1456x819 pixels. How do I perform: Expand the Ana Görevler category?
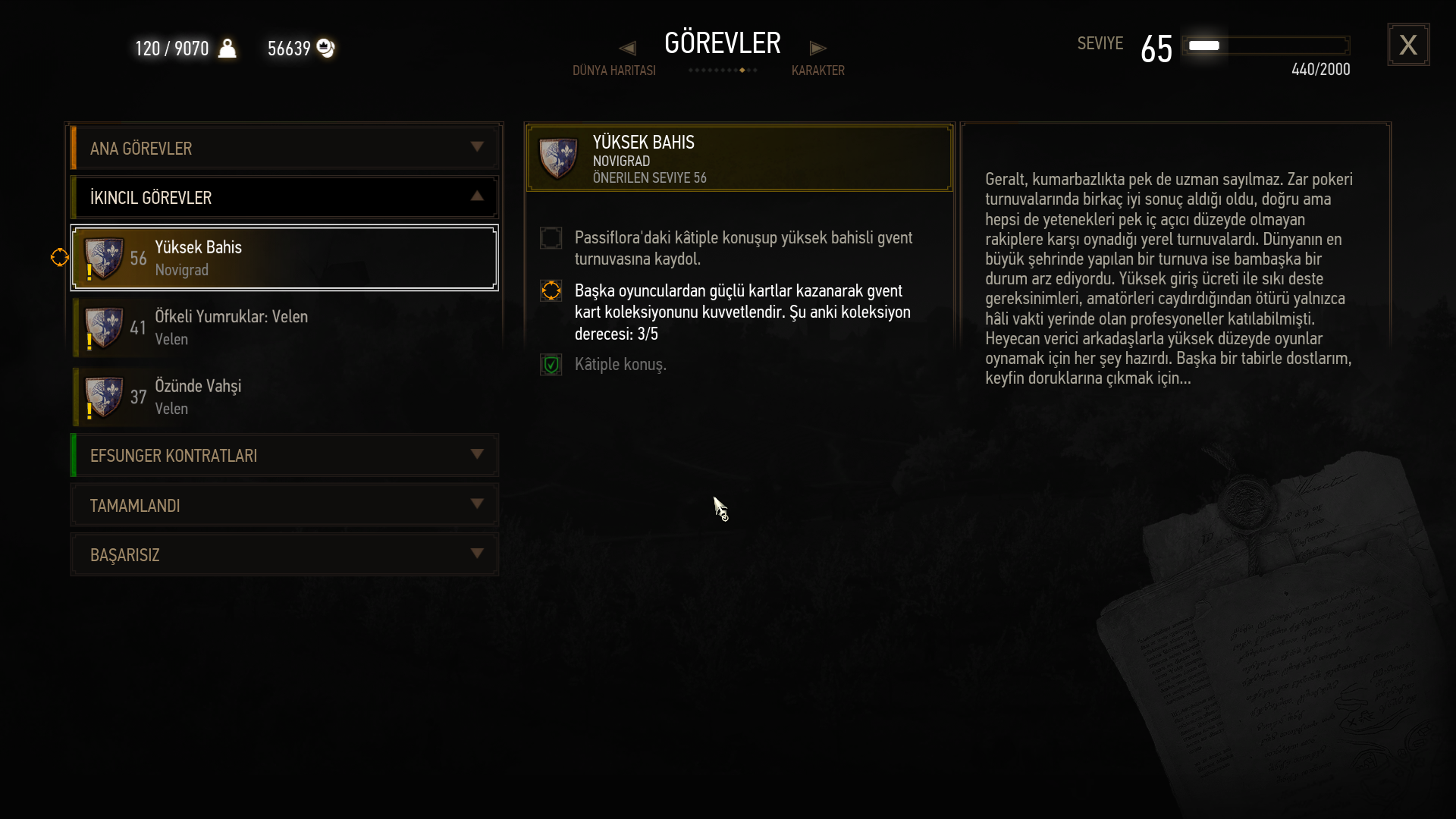[284, 148]
